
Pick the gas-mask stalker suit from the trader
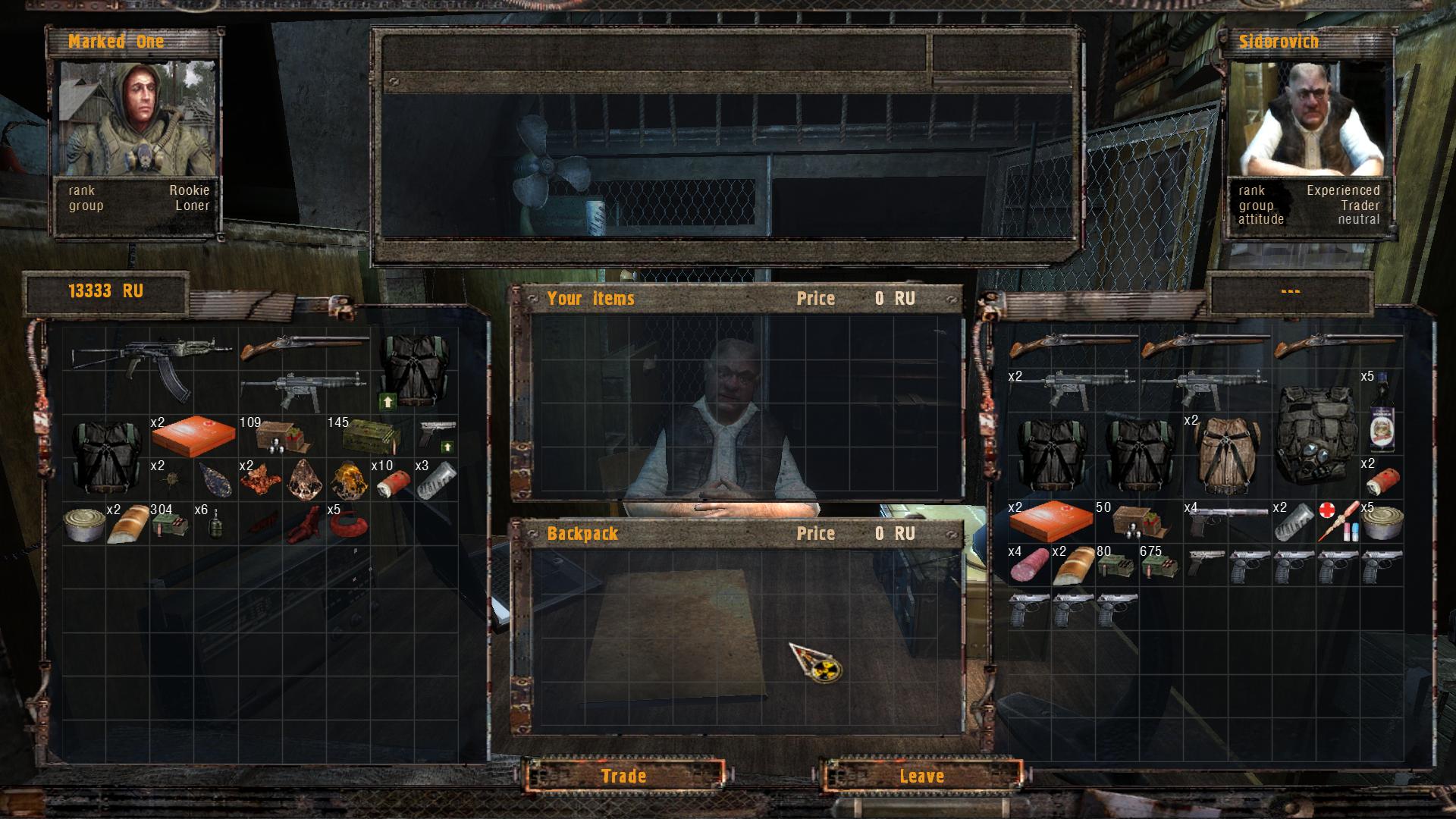[1315, 435]
